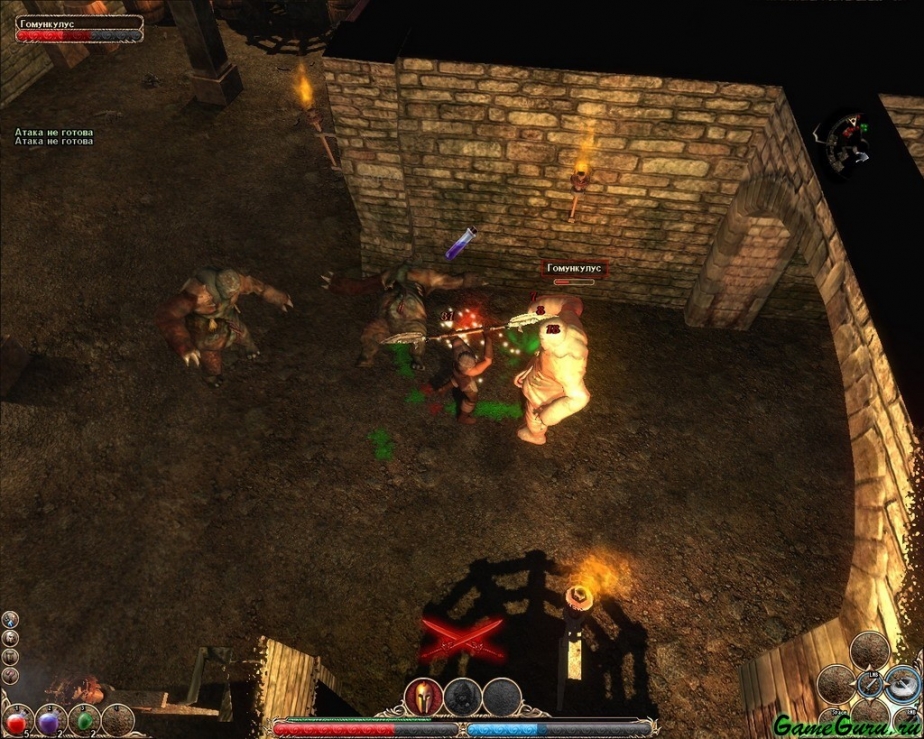The height and width of the screenshot is (739, 924).
Task: Select the LMB sword attack slot
Action: (x=868, y=685)
